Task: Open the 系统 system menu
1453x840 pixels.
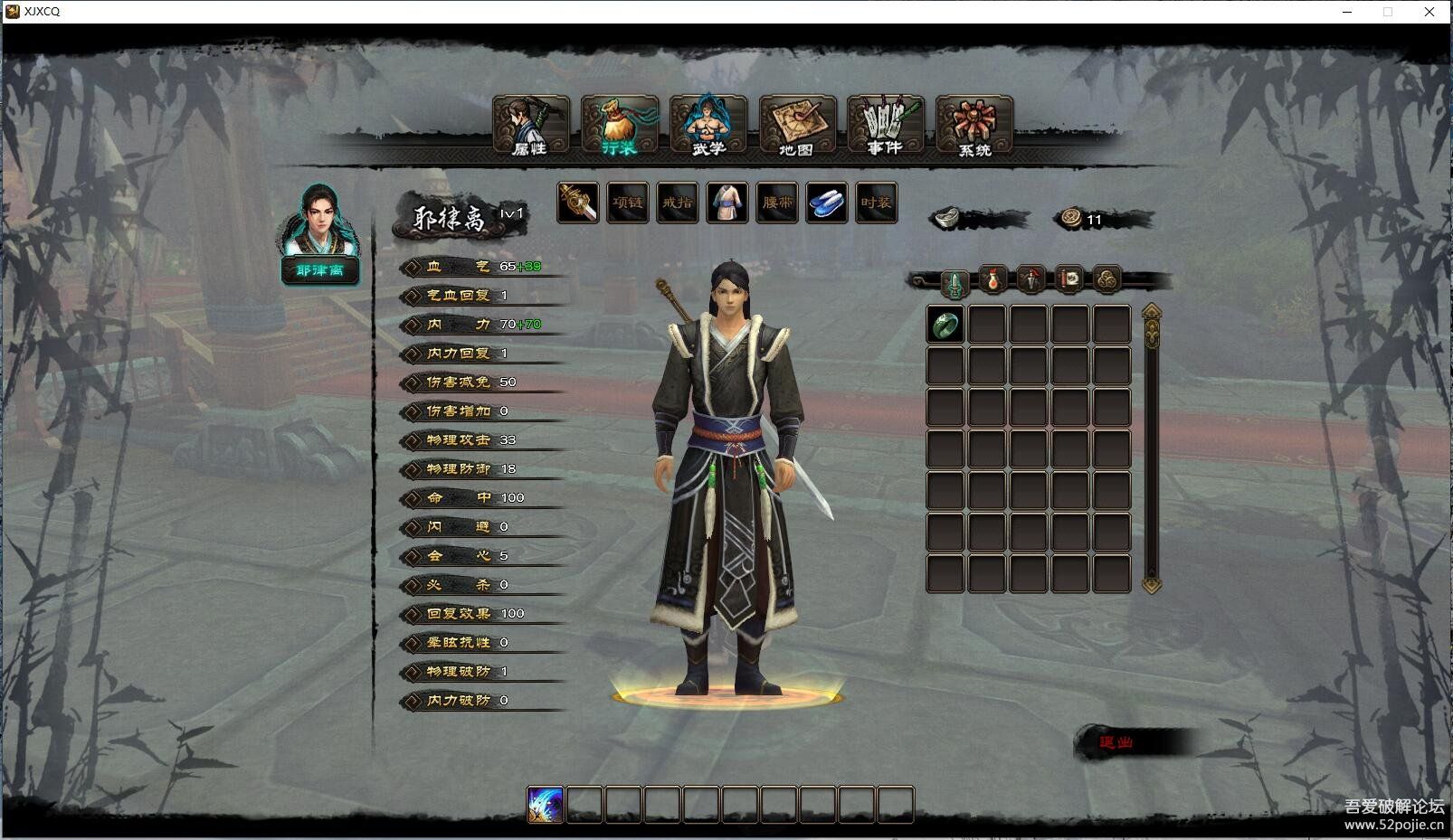Action: point(973,126)
